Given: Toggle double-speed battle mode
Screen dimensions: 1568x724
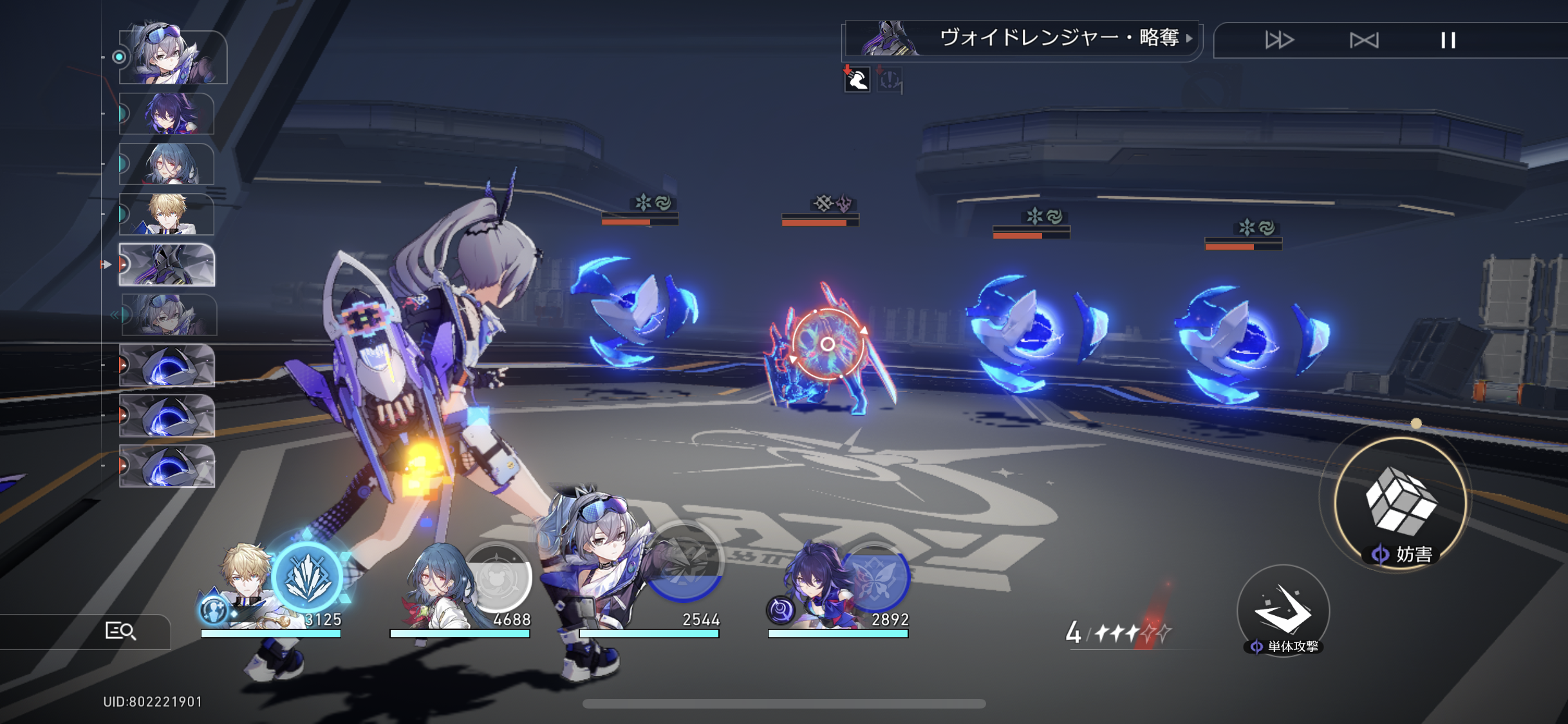Looking at the screenshot, I should point(1279,41).
